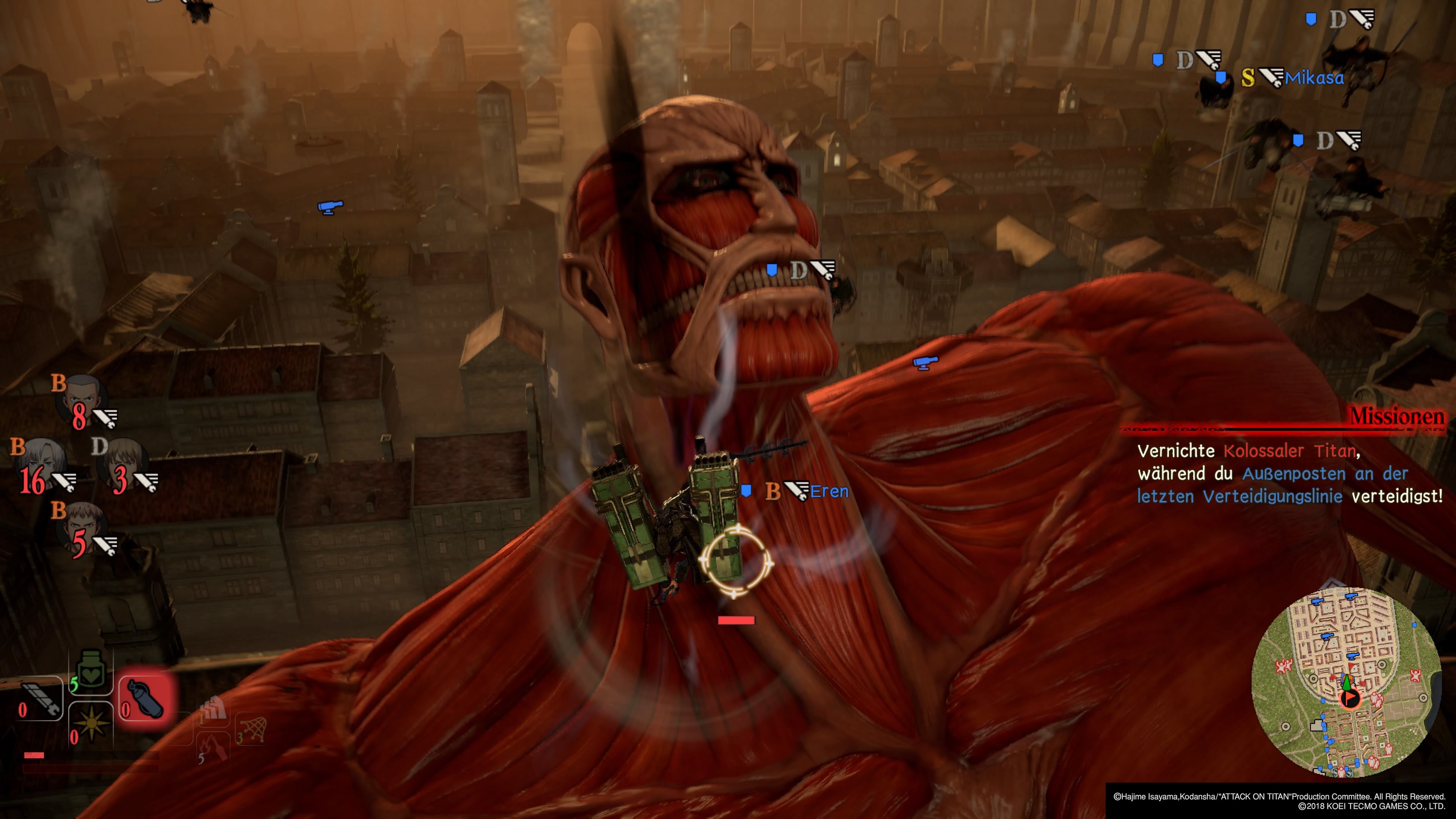Click the red flag marker on minimap

coord(1350,698)
